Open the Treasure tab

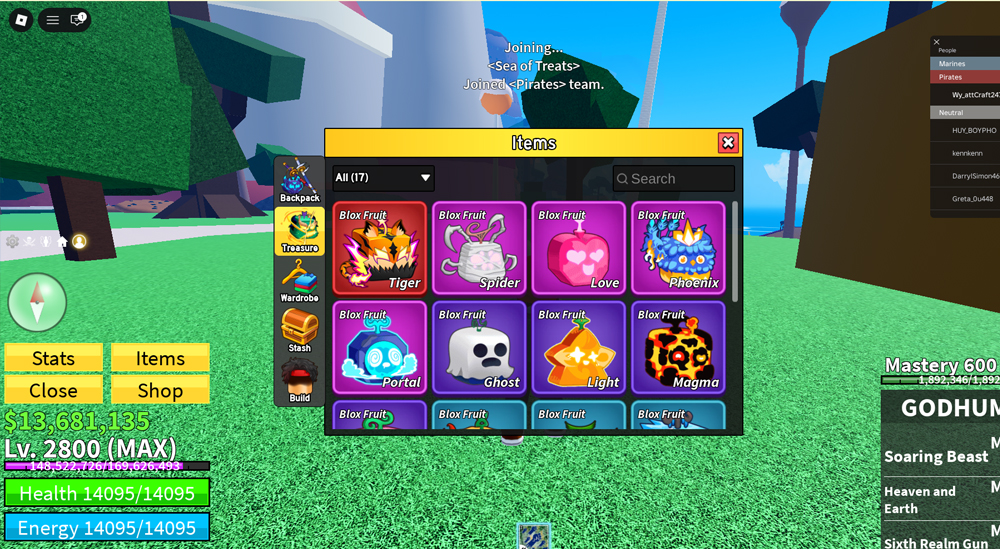[x=299, y=231]
